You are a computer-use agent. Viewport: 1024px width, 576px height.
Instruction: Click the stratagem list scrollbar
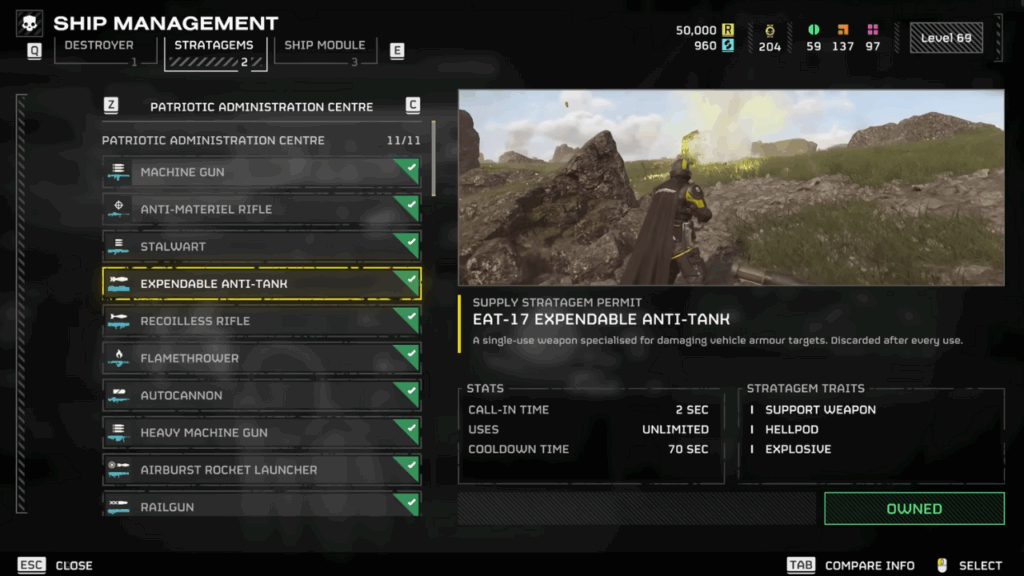(433, 160)
